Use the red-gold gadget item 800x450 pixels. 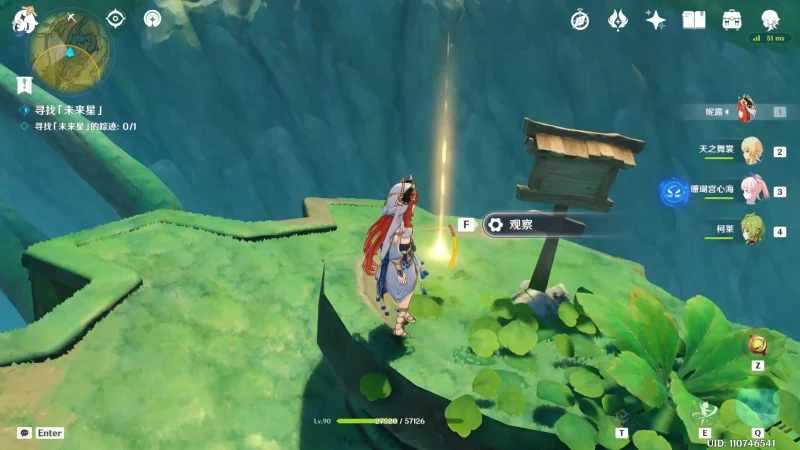point(757,345)
